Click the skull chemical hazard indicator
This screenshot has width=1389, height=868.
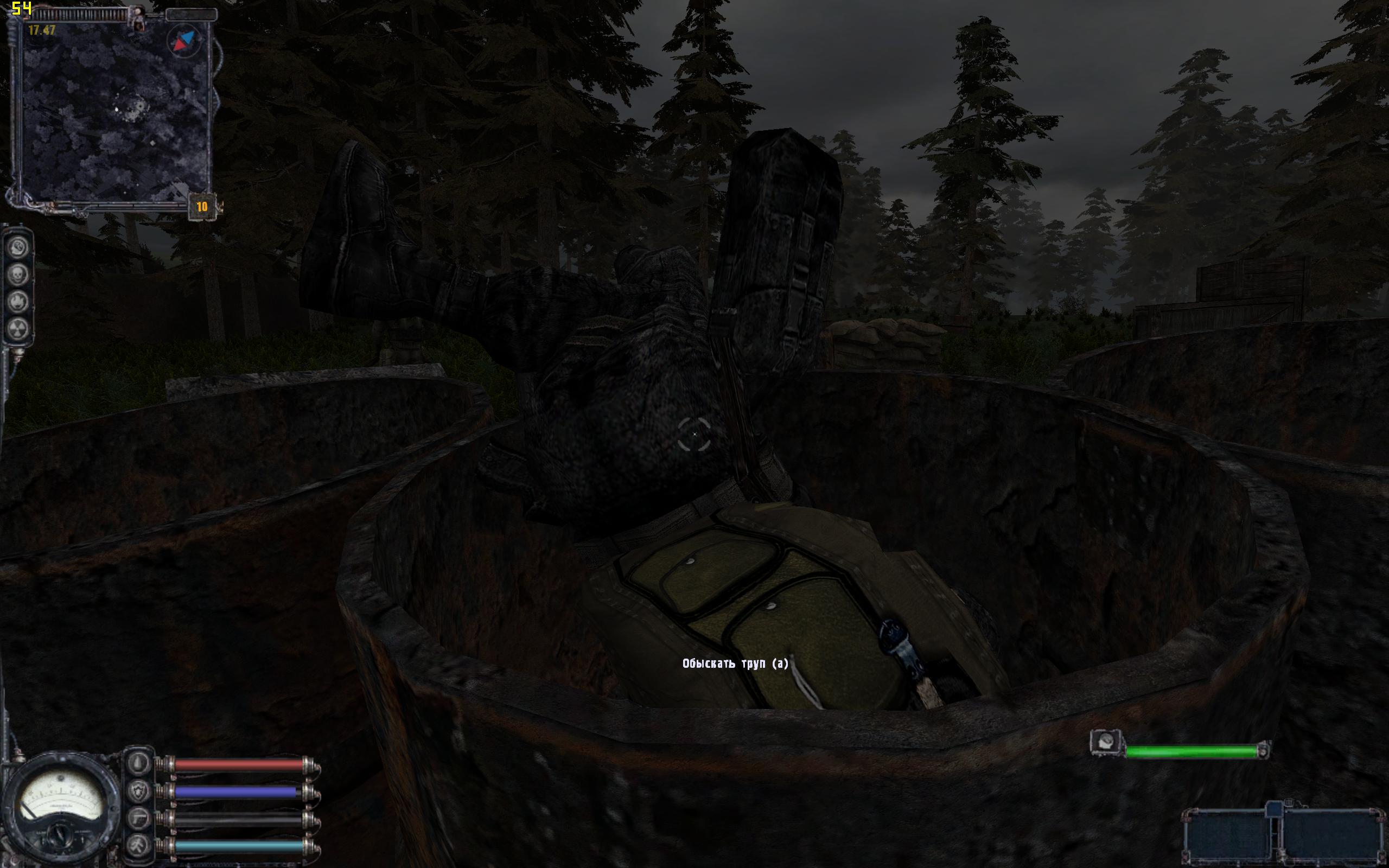pyautogui.click(x=19, y=275)
